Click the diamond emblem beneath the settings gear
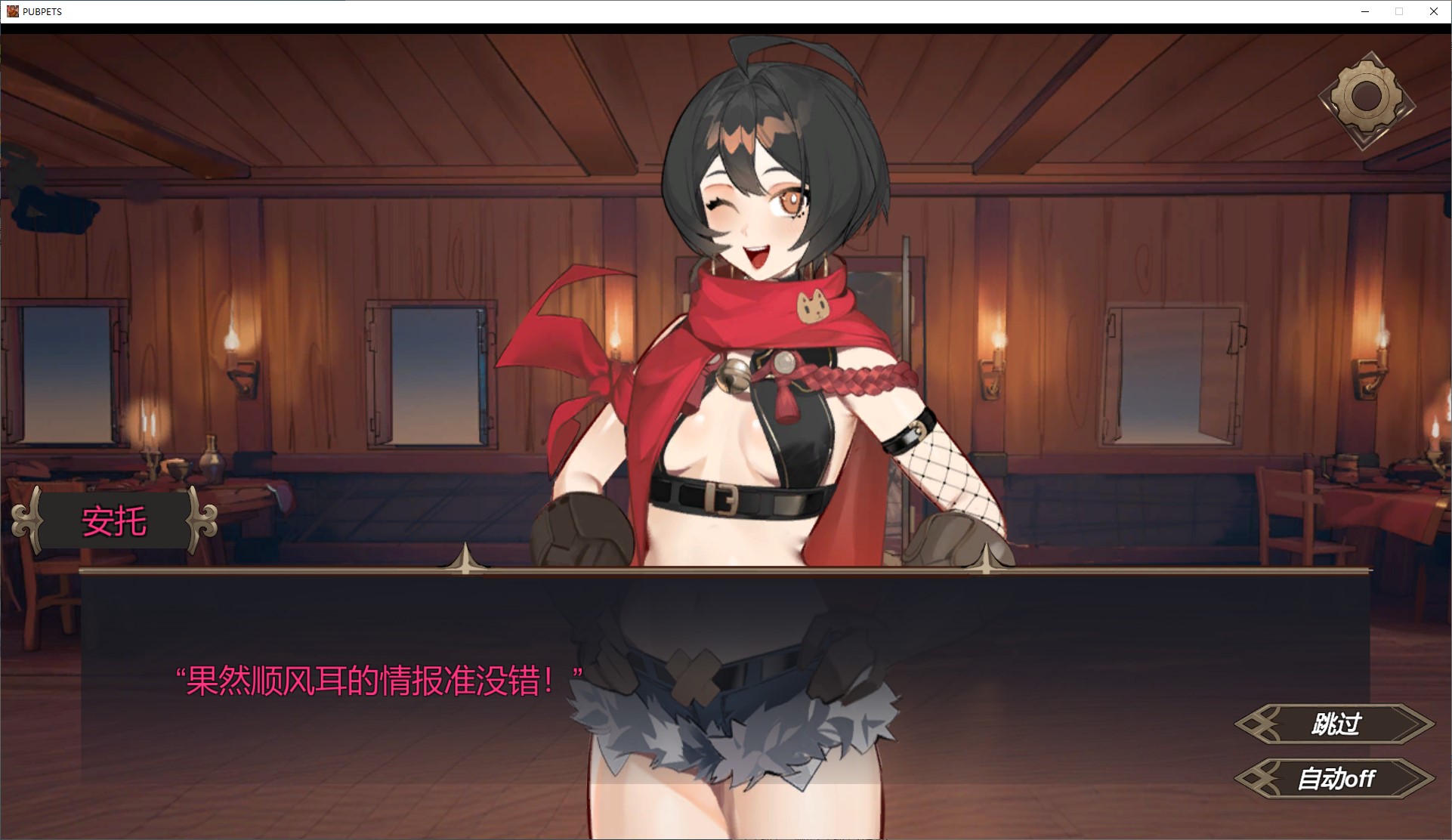The image size is (1452, 840). coord(1364,140)
